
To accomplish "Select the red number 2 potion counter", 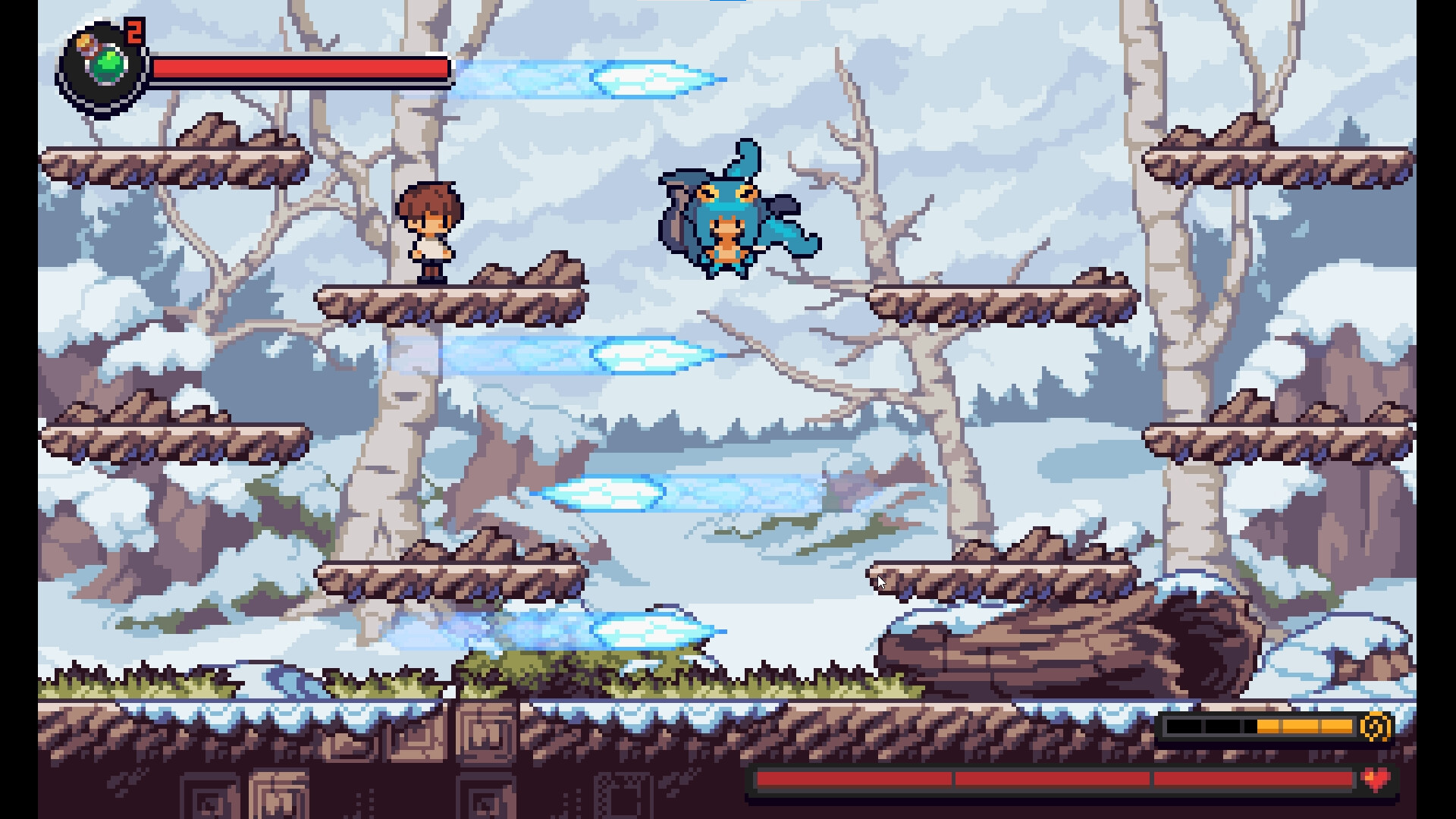I will click(133, 32).
